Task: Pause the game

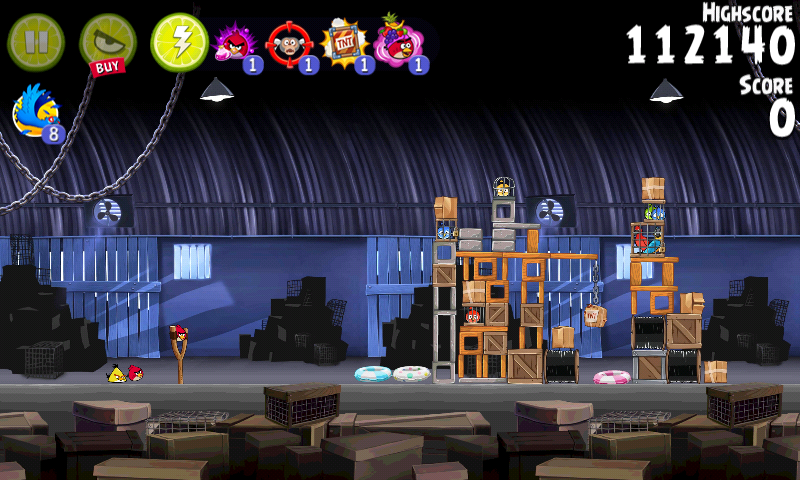Action: 35,42
